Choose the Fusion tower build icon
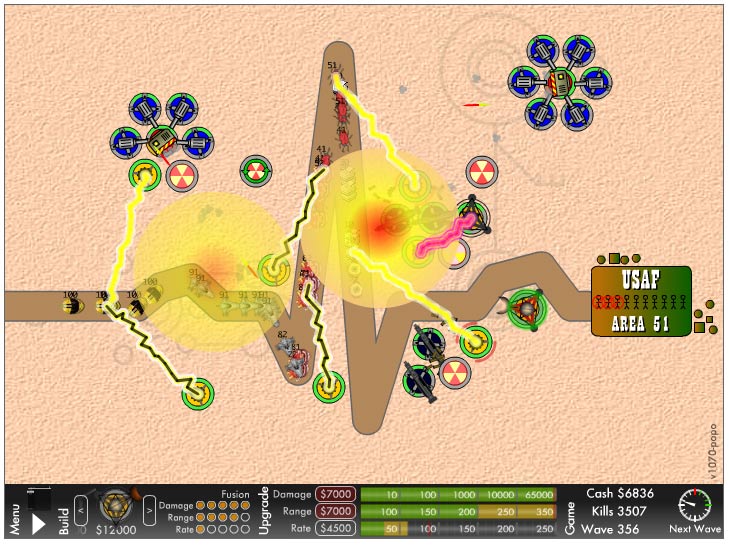 (115, 509)
